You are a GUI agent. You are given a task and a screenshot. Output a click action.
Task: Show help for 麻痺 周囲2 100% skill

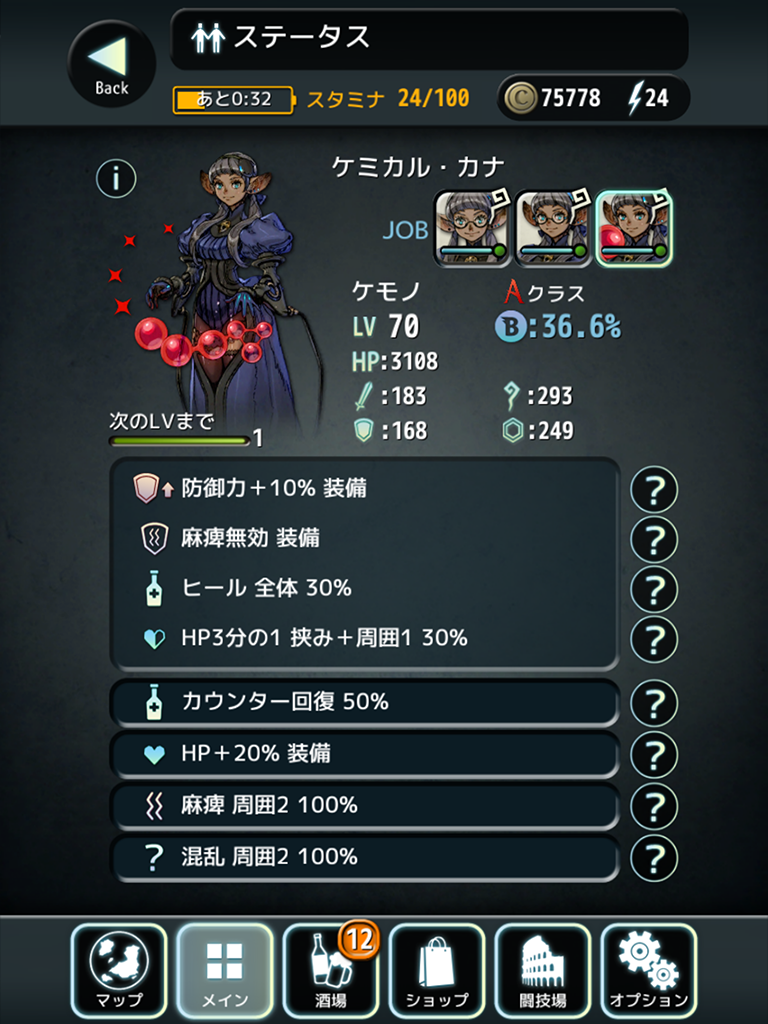(655, 806)
